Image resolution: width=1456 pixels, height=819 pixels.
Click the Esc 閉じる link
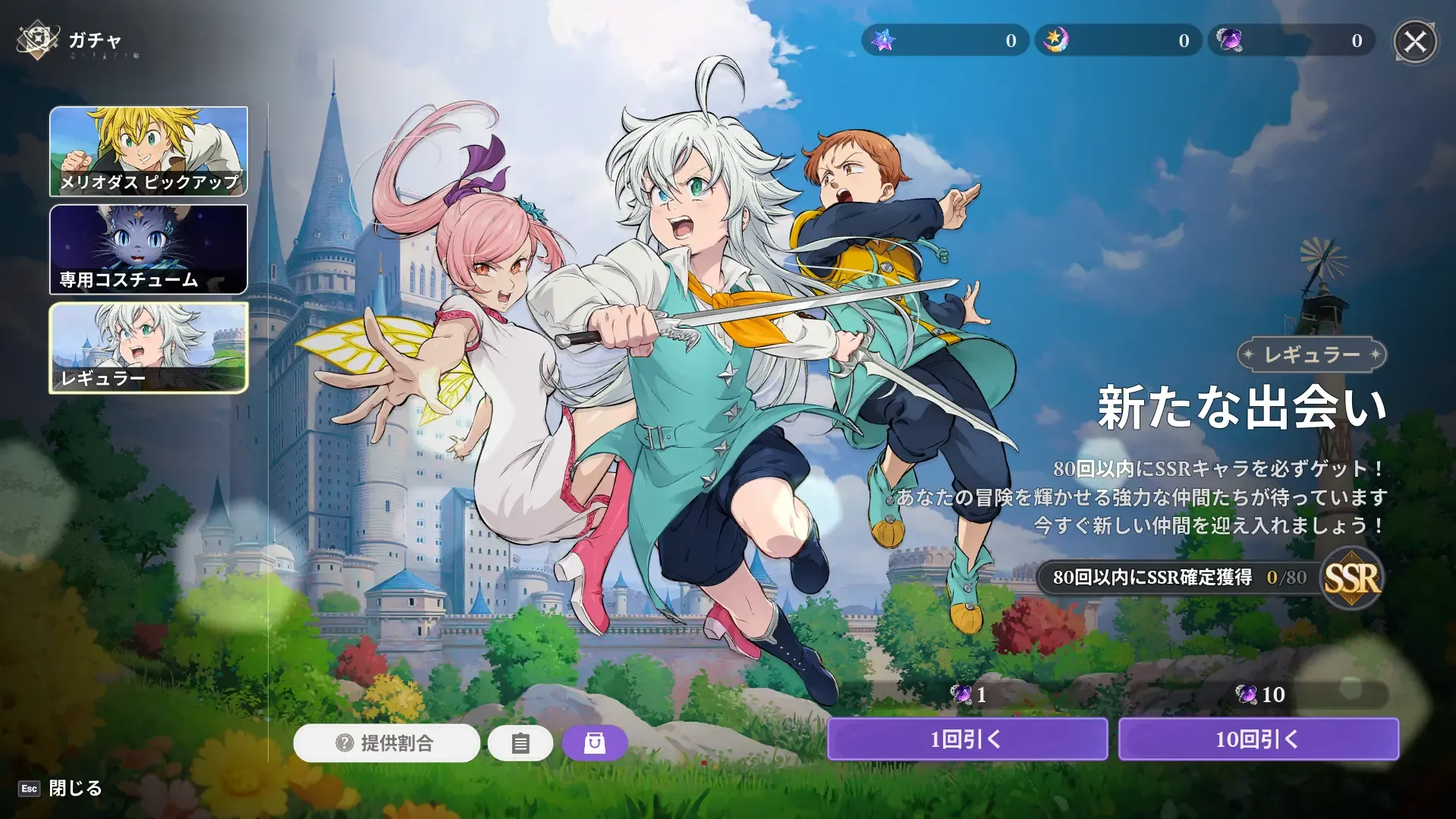click(58, 789)
